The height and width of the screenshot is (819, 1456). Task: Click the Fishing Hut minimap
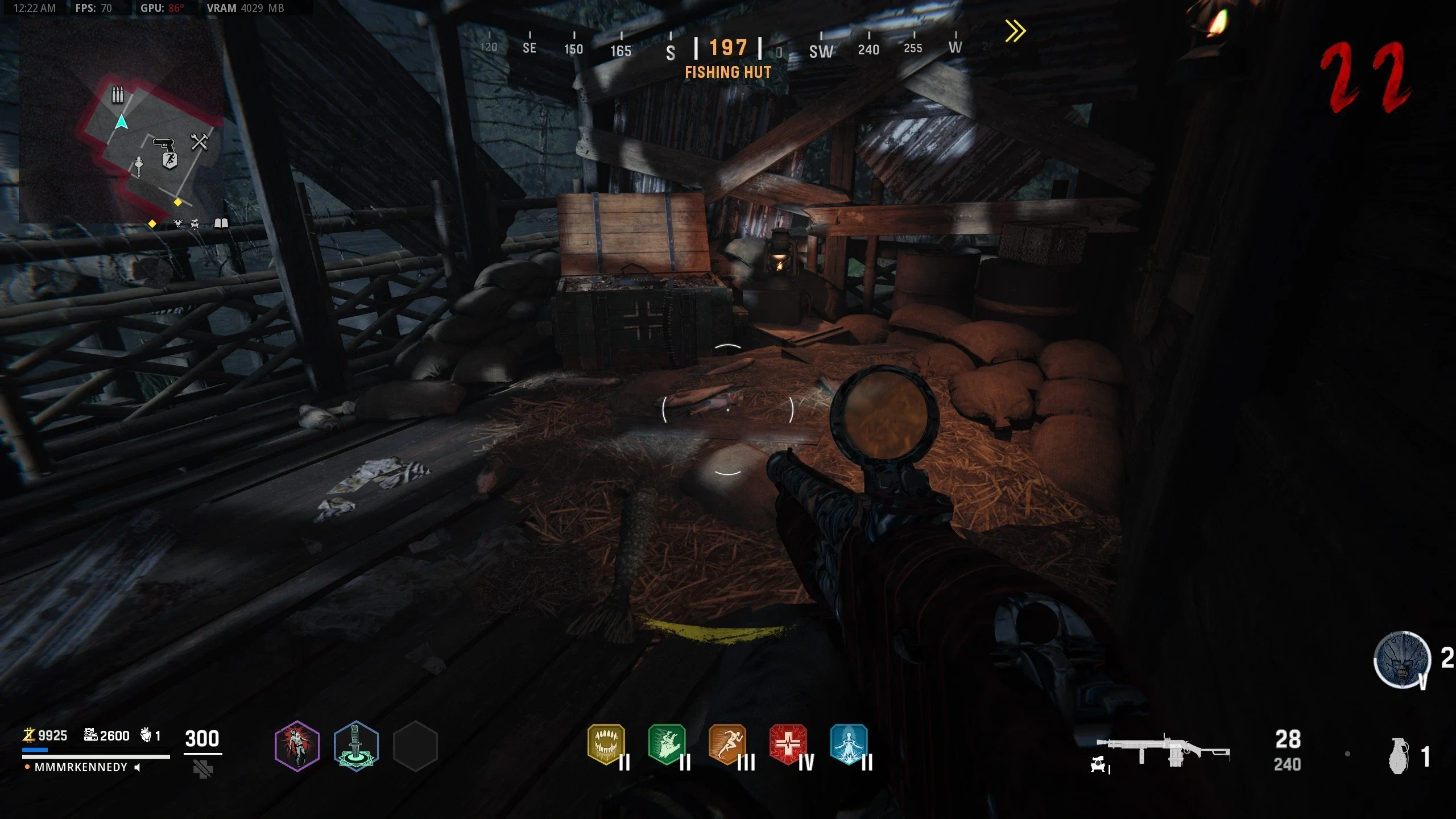pos(121,122)
